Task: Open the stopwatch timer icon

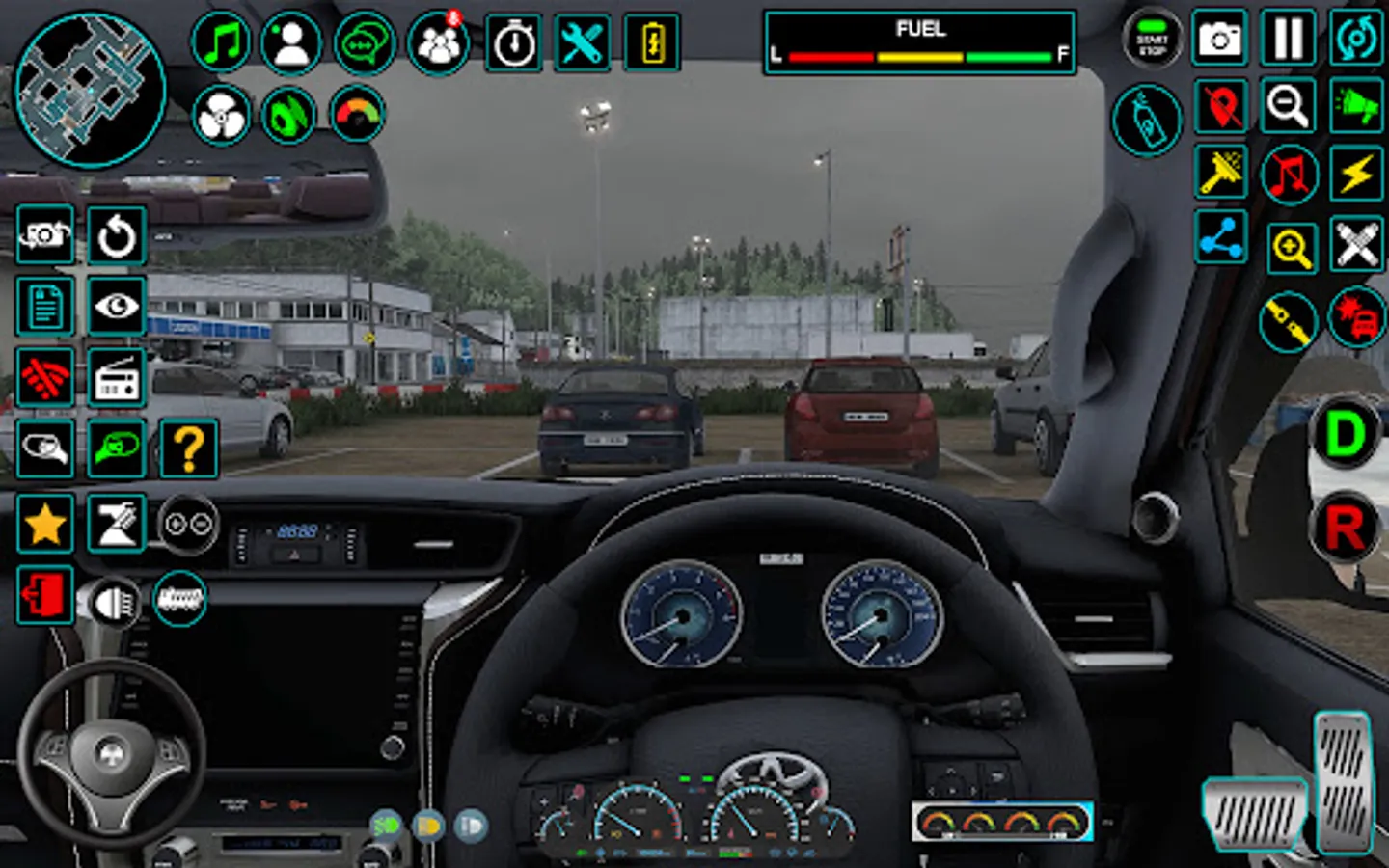Action: point(513,42)
